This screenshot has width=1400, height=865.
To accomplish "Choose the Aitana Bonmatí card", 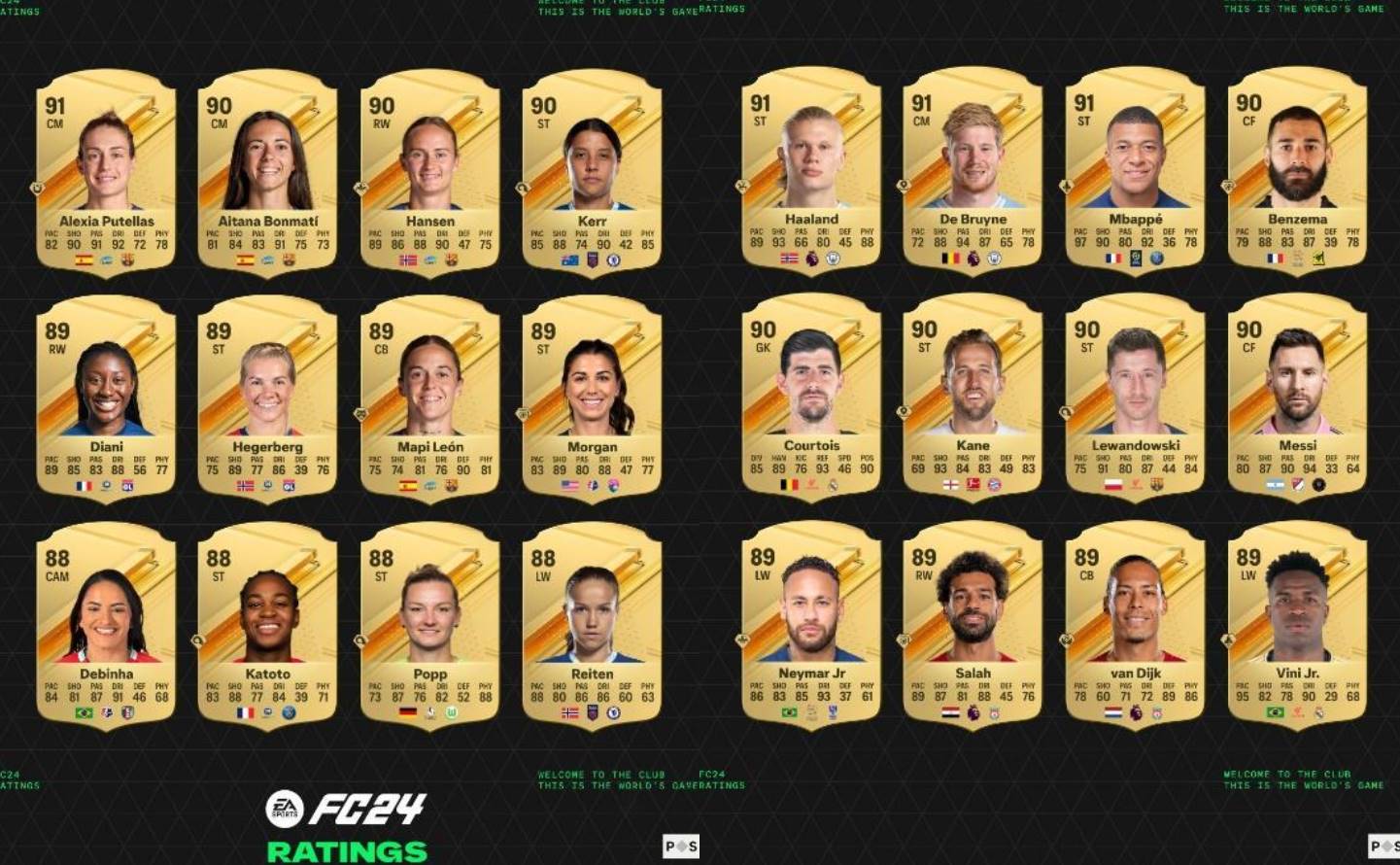I will 267,173.
